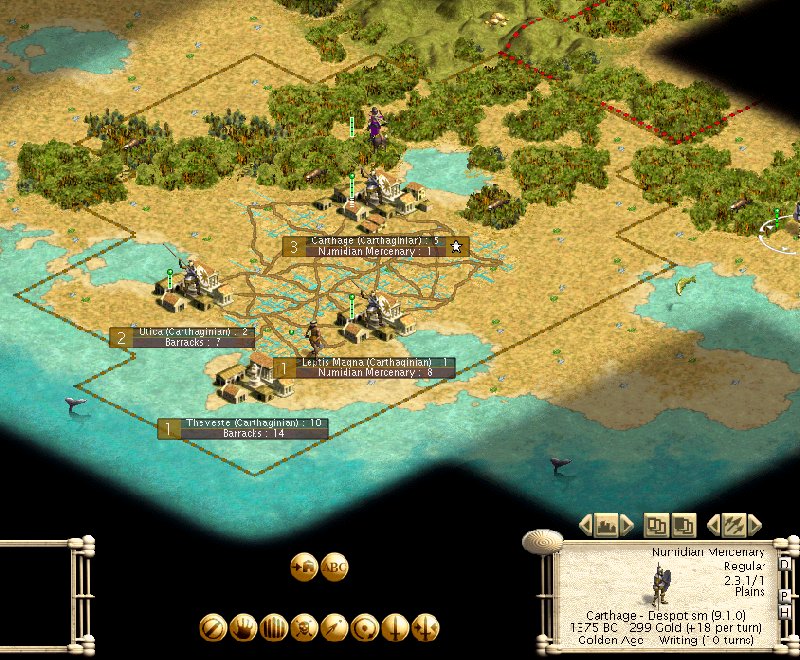800x660 pixels.
Task: Select the diagonal arrow go-to order
Action: coord(334,627)
